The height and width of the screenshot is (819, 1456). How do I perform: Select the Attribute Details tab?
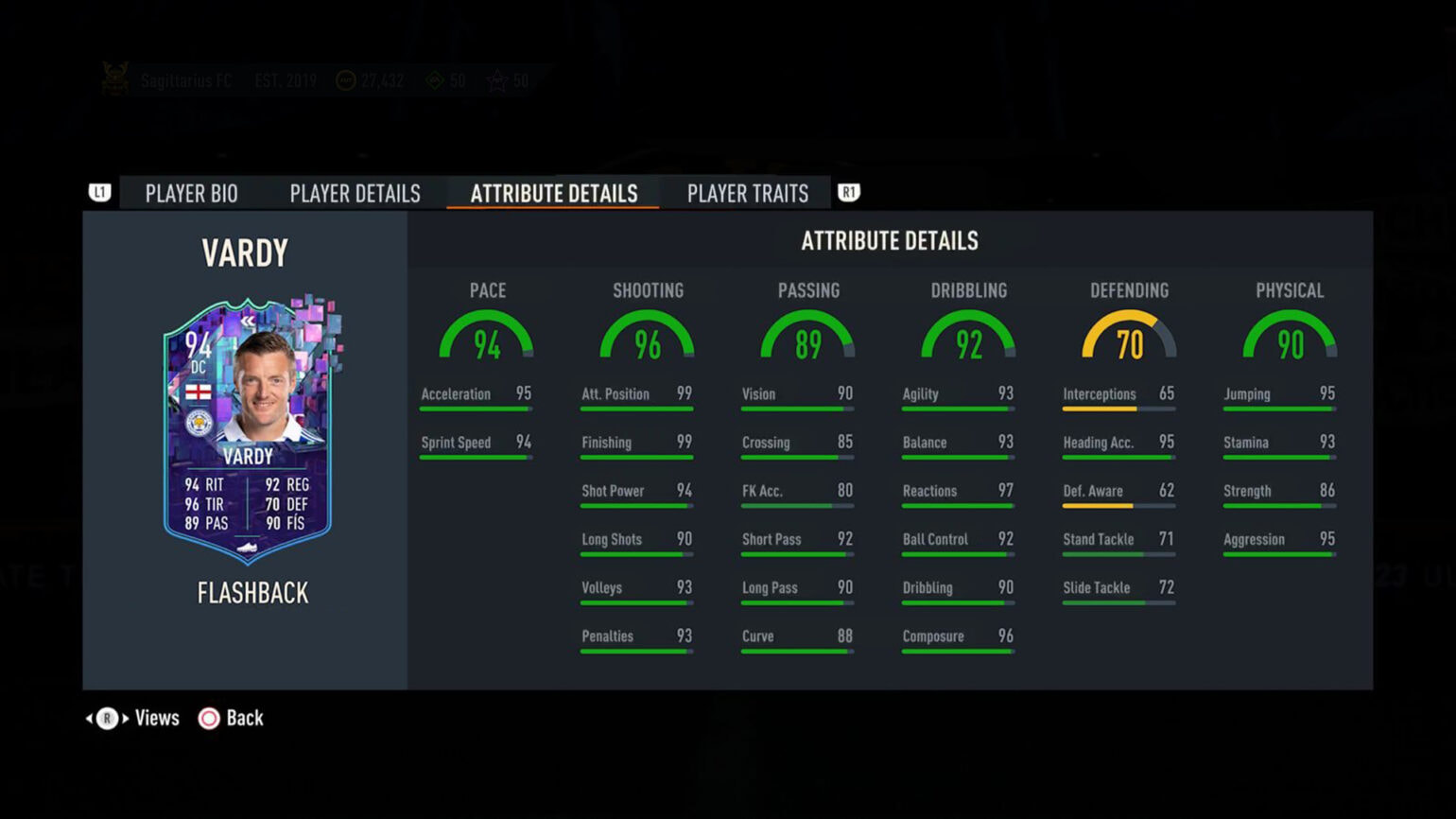tap(553, 194)
